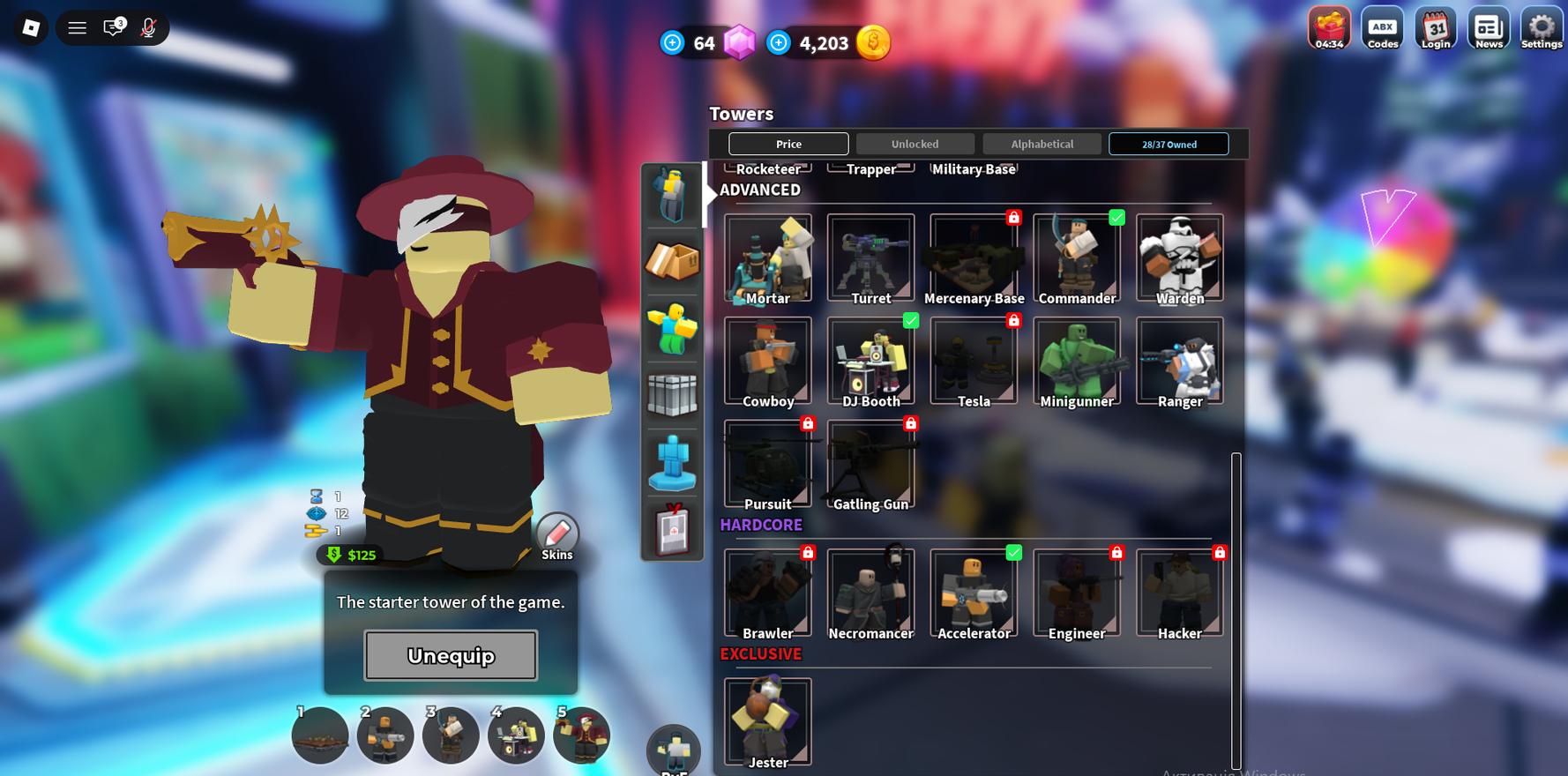Switch to the Unlocked filter tab
Viewport: 1568px width, 776px height.
tap(915, 144)
